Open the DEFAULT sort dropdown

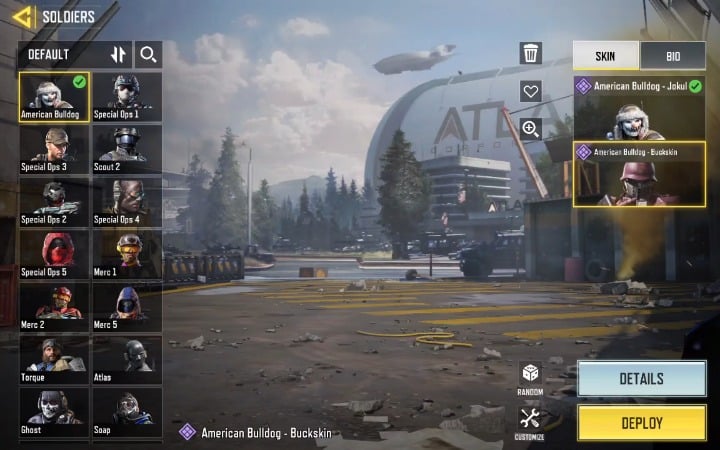click(x=60, y=54)
